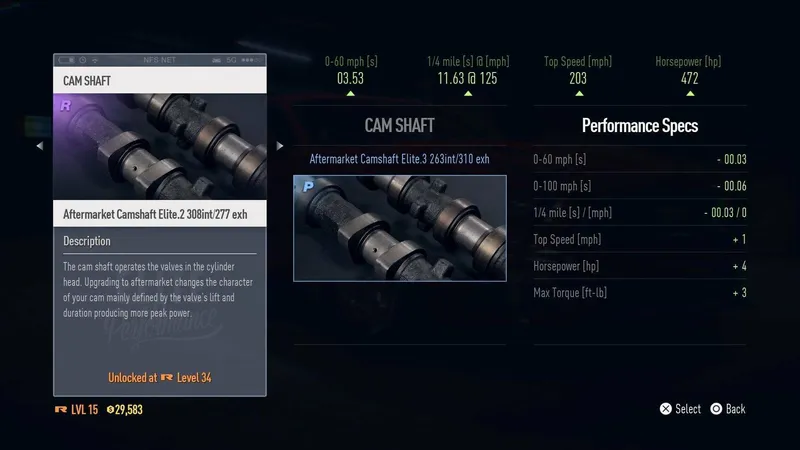Show the next cam shaft part
This screenshot has width=800, height=450.
[x=280, y=146]
